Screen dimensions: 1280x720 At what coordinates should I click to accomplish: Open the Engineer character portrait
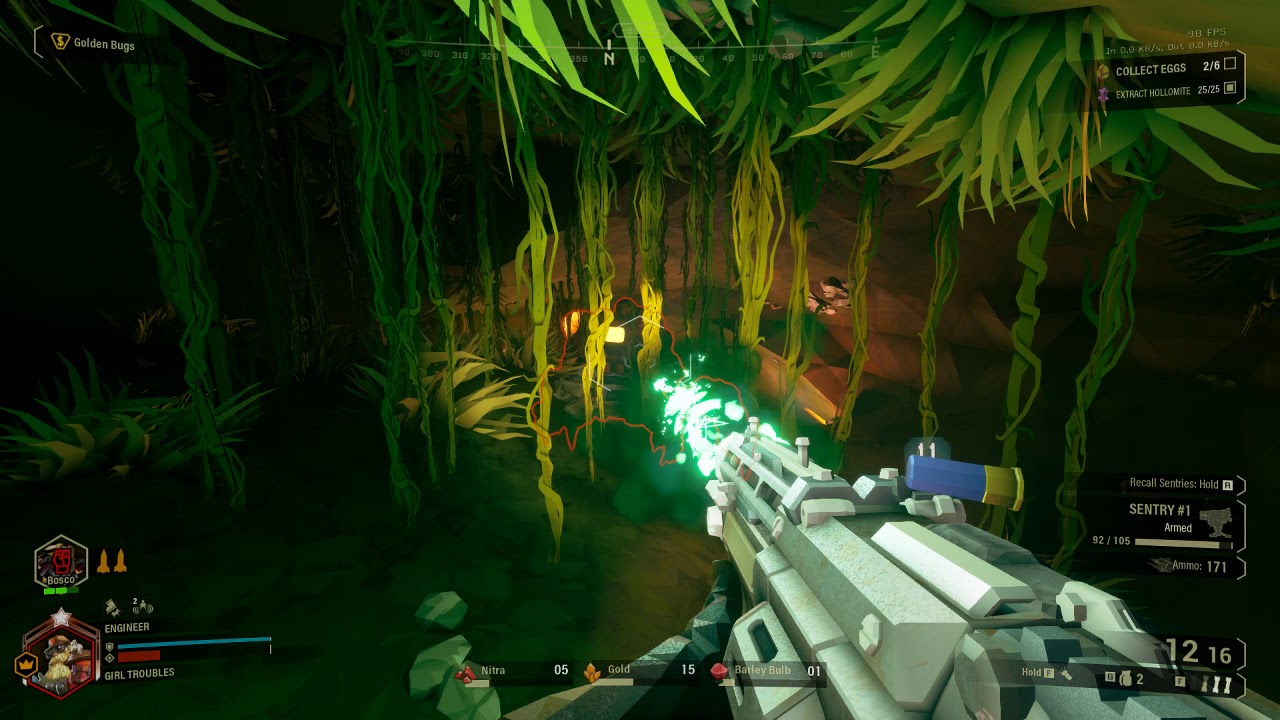[60, 653]
